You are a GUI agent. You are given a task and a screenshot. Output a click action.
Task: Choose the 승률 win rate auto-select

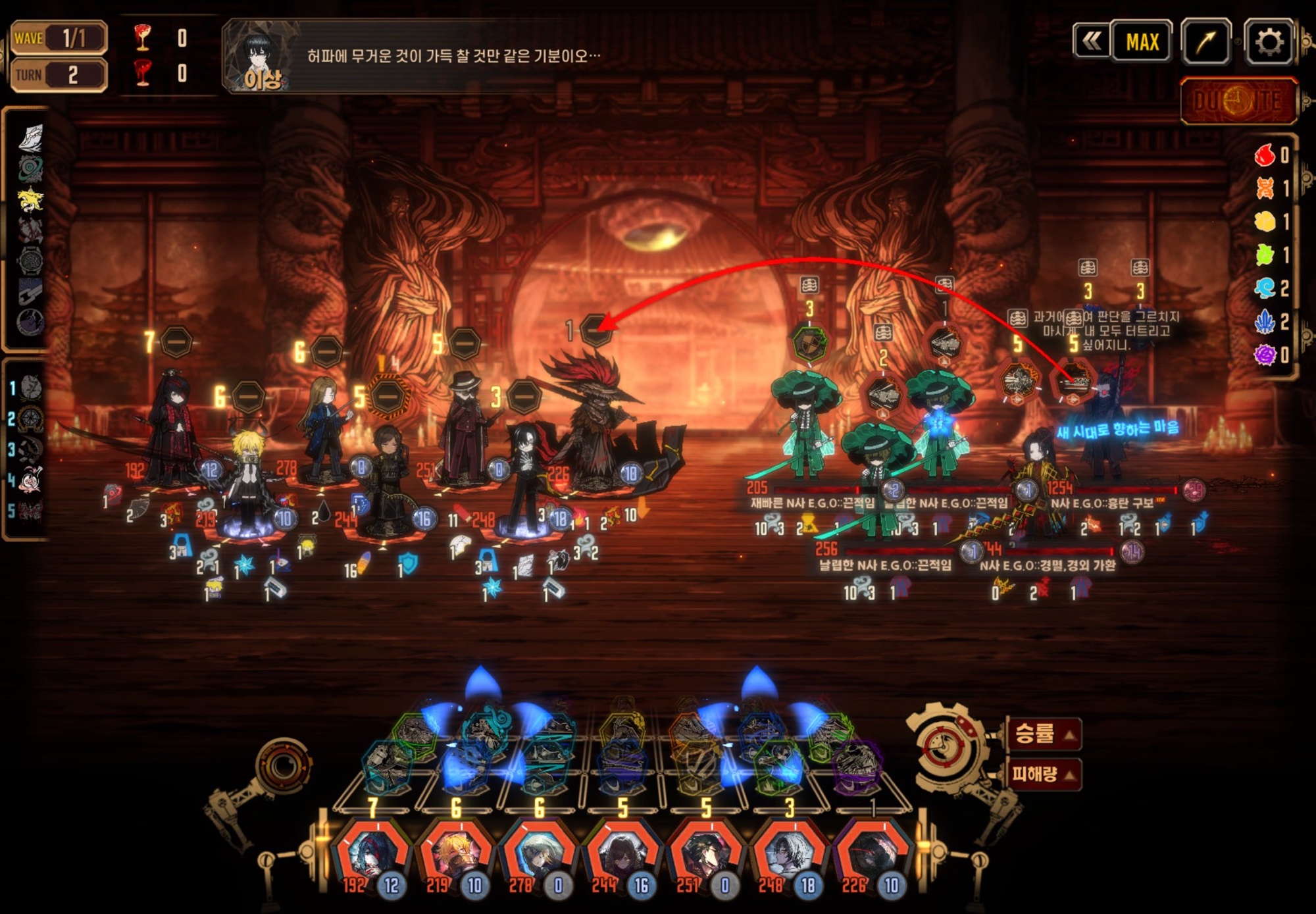tap(1044, 733)
